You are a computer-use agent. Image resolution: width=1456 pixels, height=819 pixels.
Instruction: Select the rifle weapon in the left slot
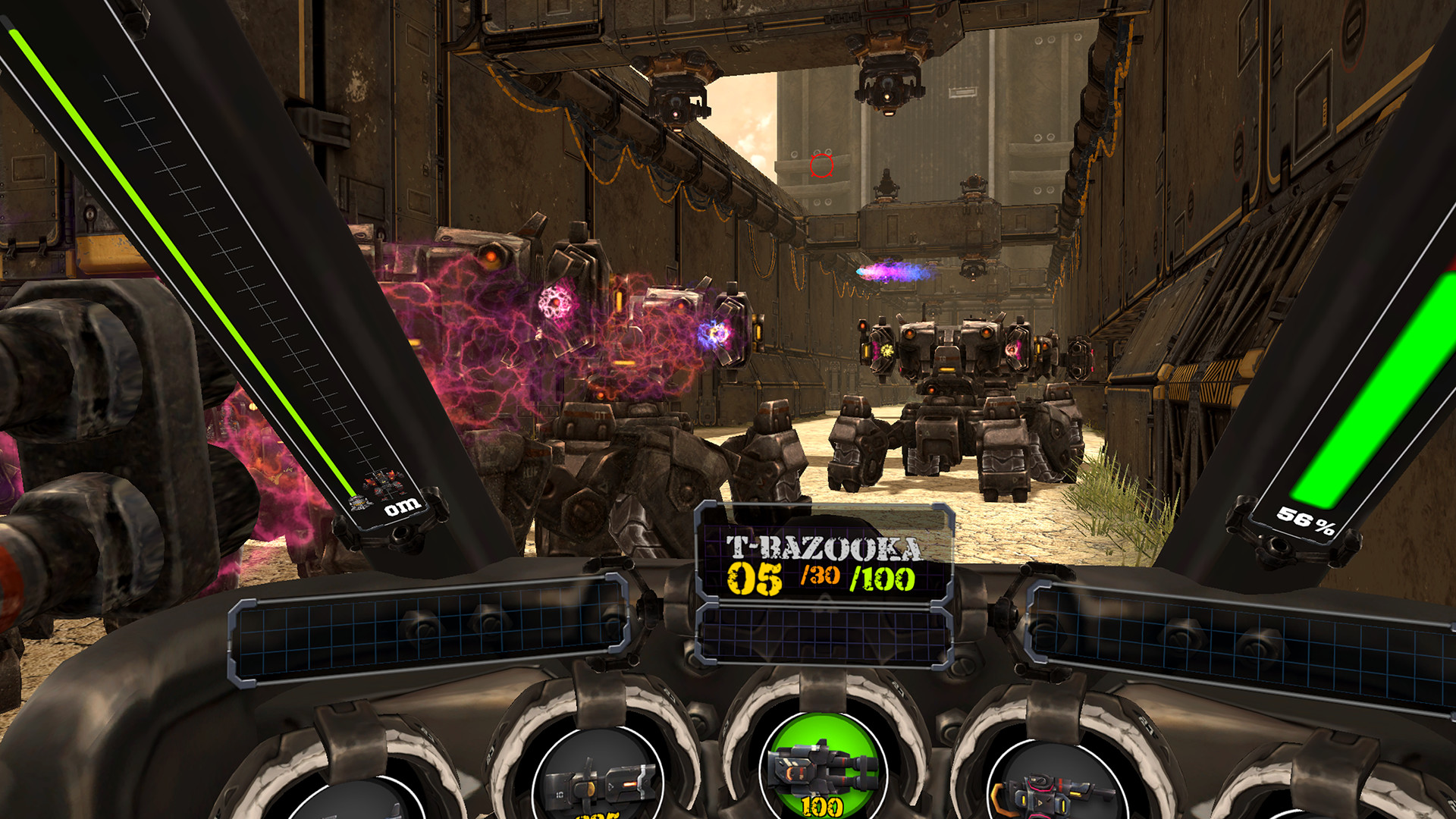[594, 786]
